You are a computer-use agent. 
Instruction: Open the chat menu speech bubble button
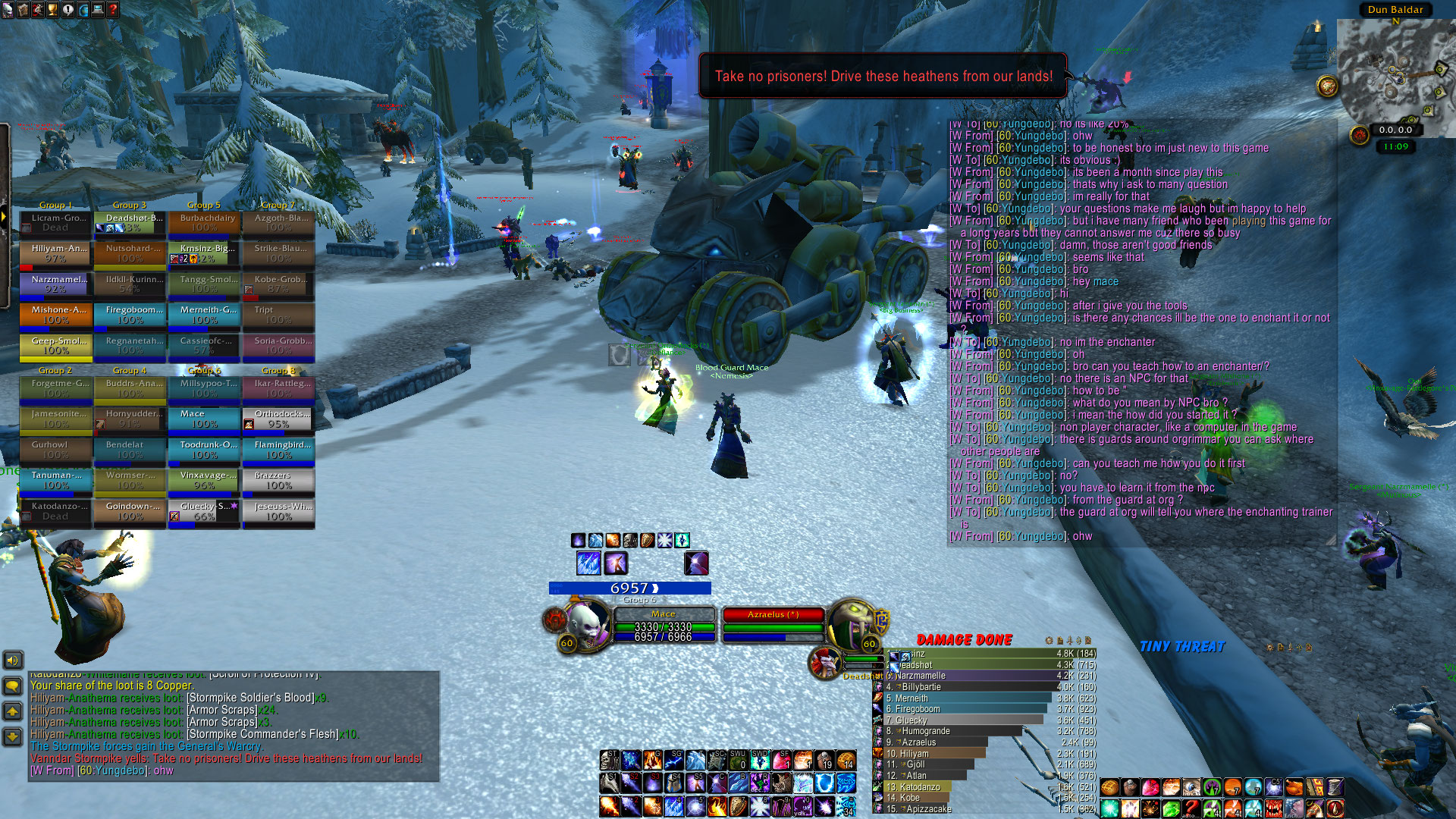tap(13, 686)
